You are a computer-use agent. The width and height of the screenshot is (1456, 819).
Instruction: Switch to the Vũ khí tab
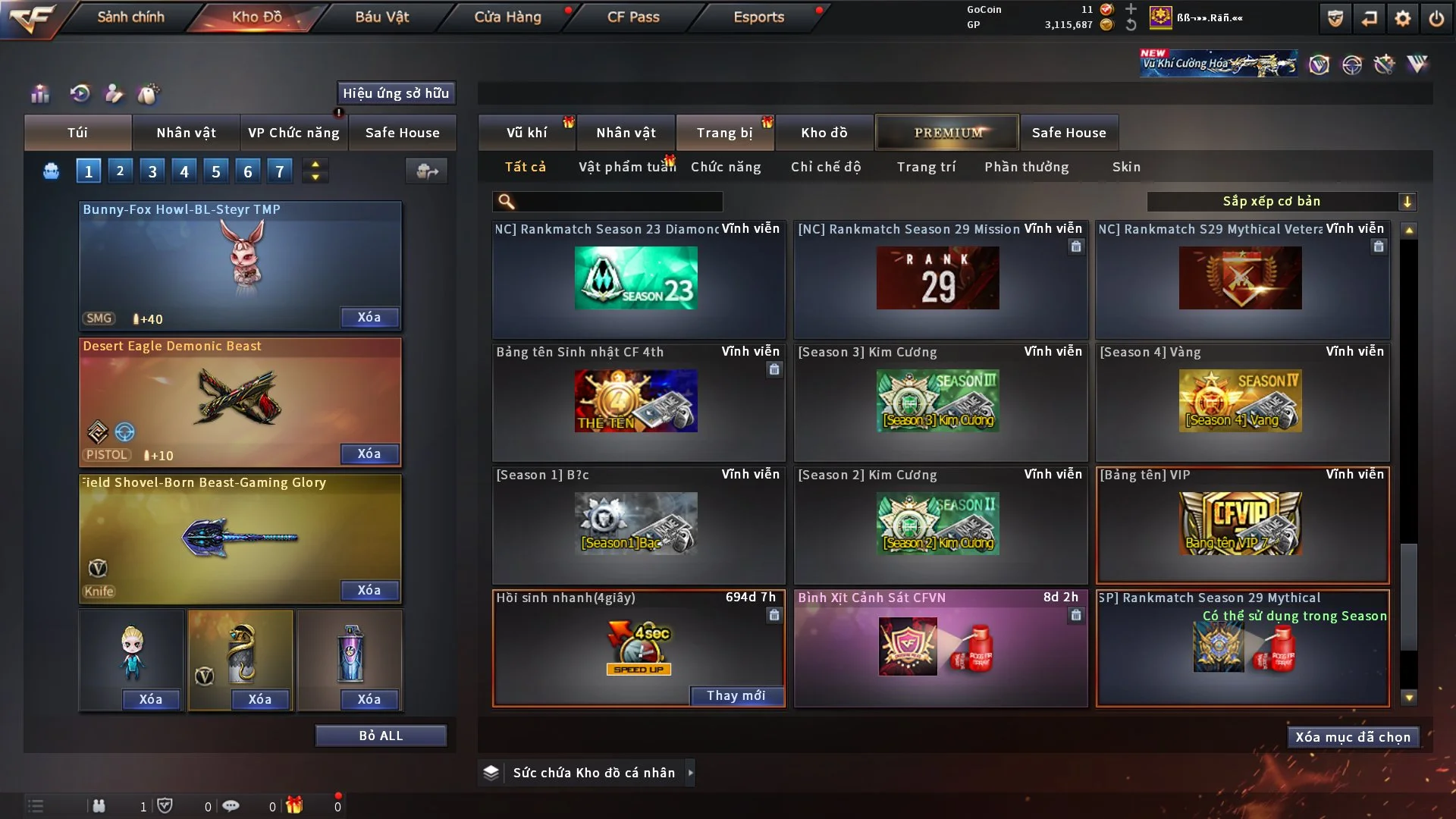[526, 133]
